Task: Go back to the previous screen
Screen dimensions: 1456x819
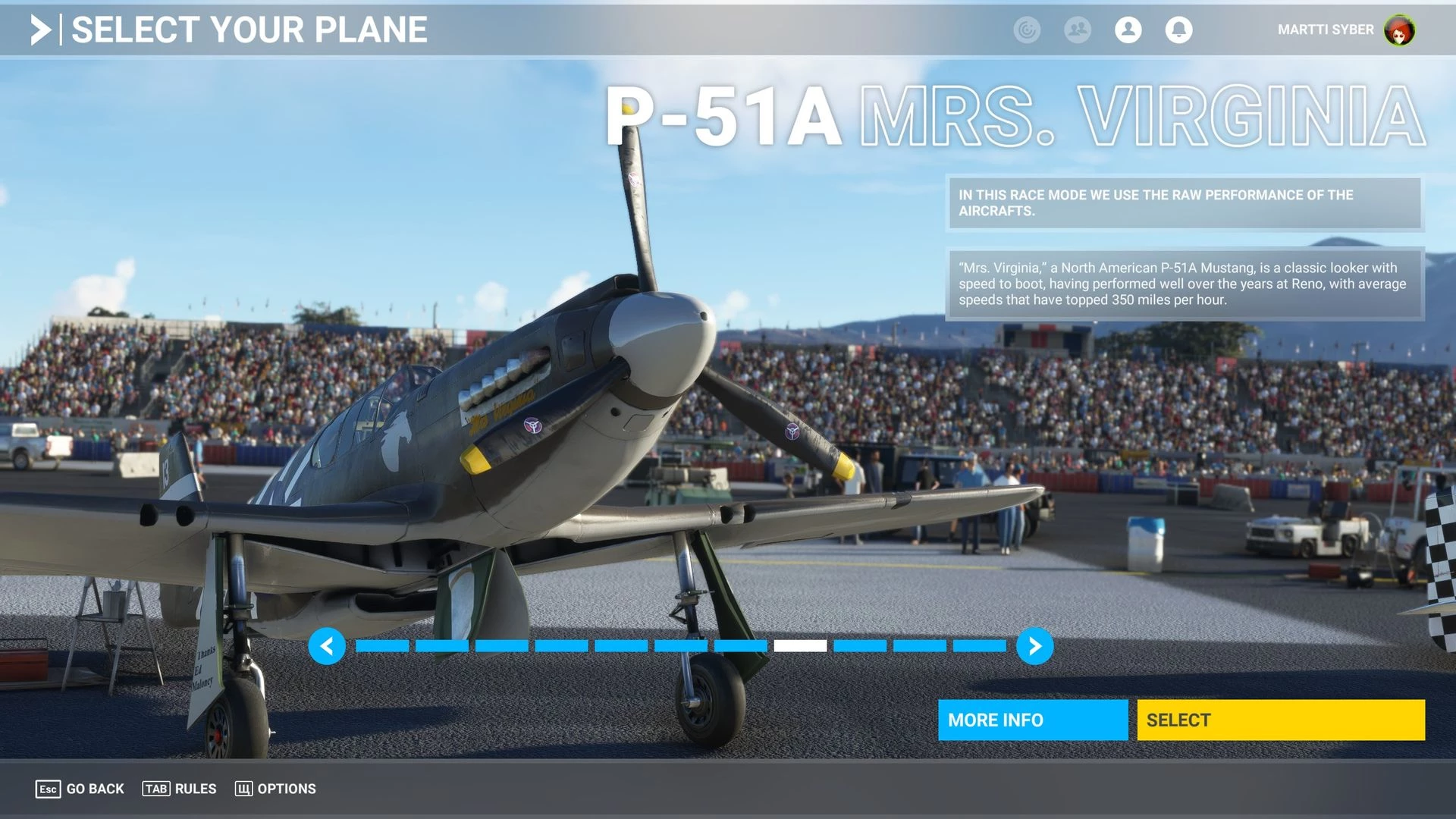Action: point(80,789)
